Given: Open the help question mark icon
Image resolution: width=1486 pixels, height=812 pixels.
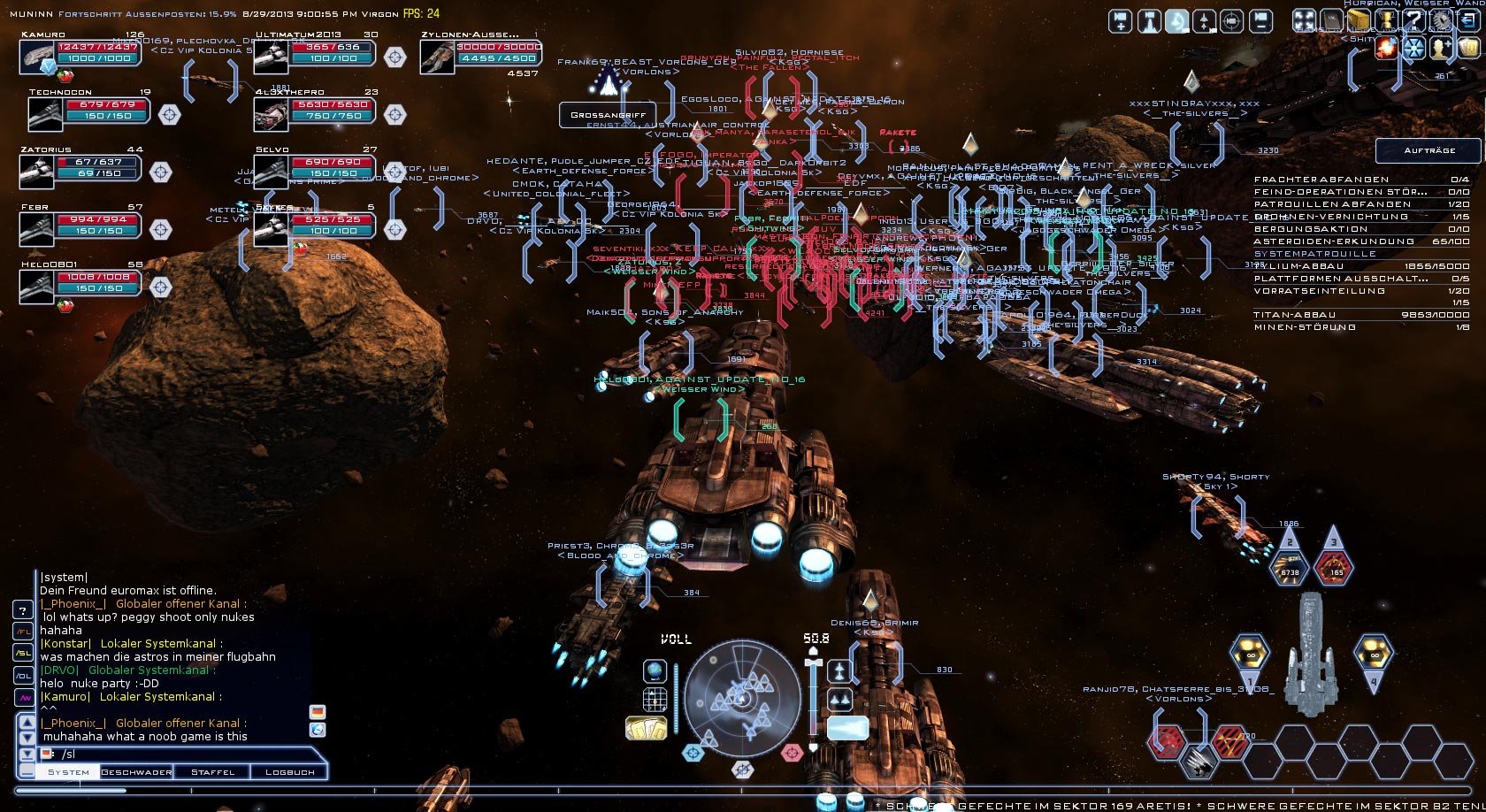Looking at the screenshot, I should (x=1413, y=20).
